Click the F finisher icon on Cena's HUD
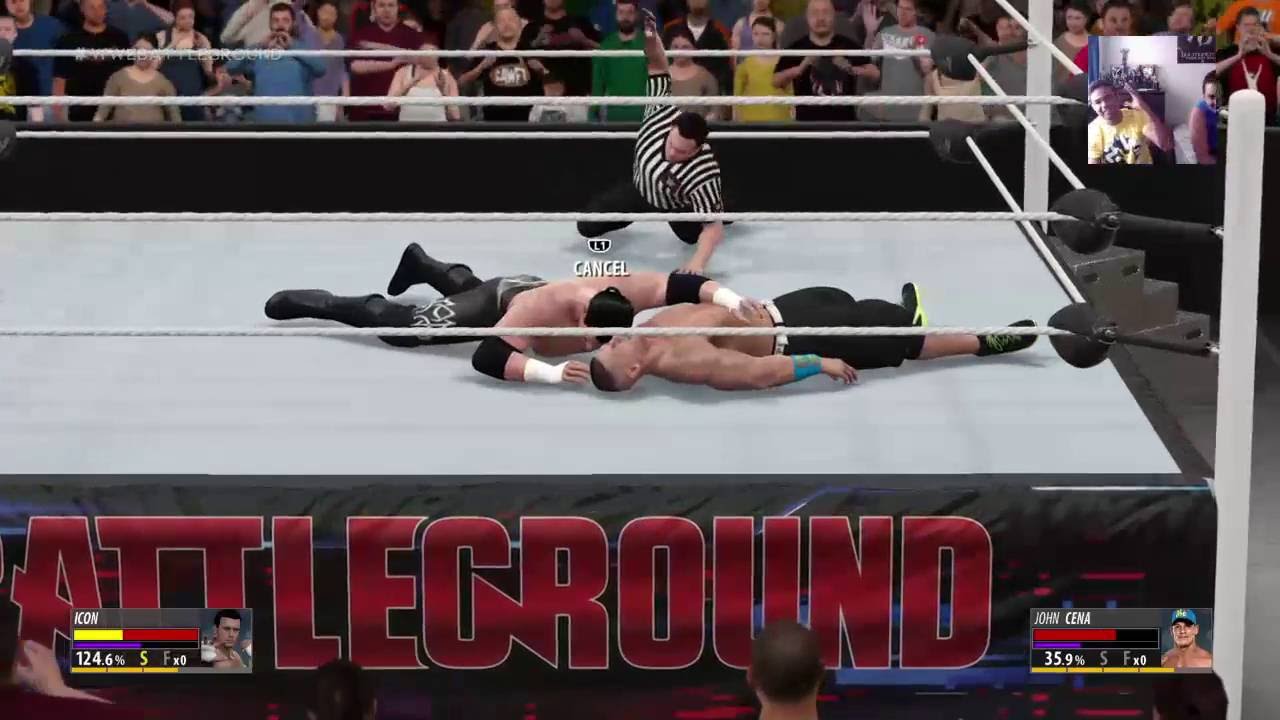The image size is (1280, 720). tap(1126, 658)
